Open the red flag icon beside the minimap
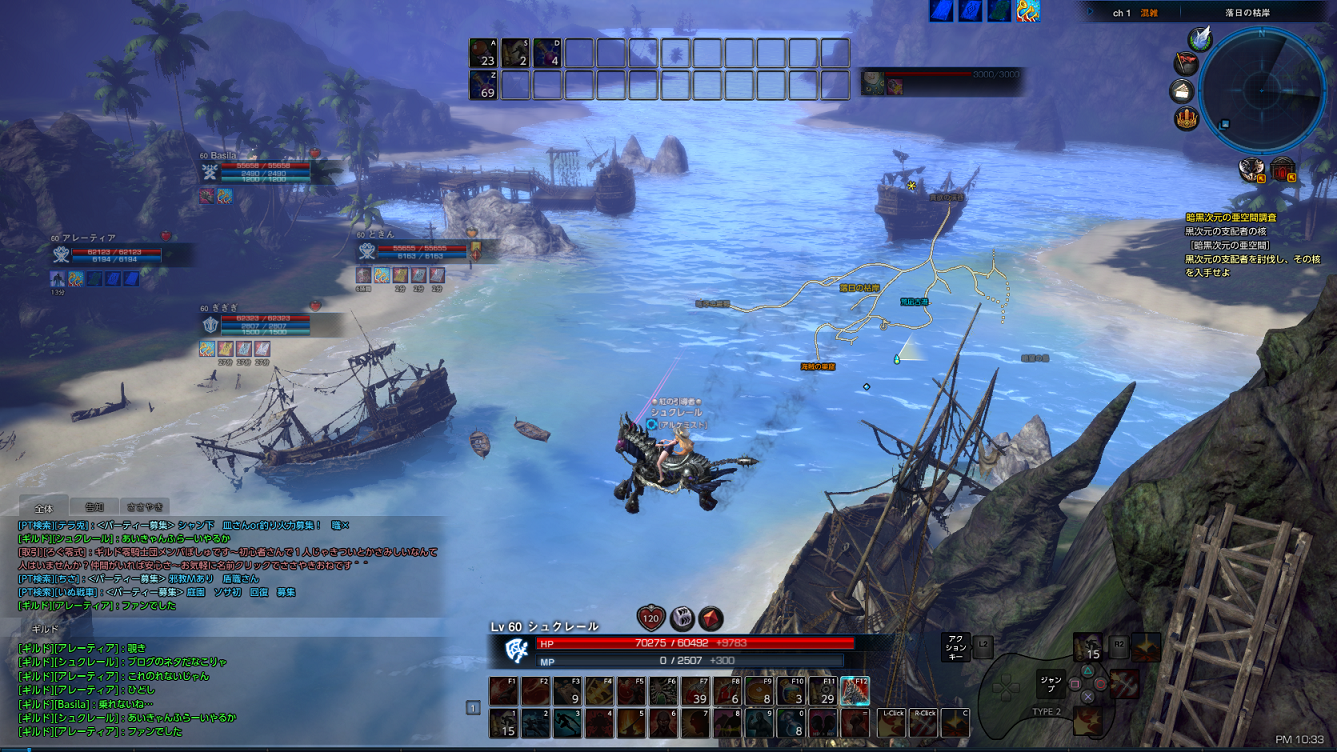 point(1186,65)
